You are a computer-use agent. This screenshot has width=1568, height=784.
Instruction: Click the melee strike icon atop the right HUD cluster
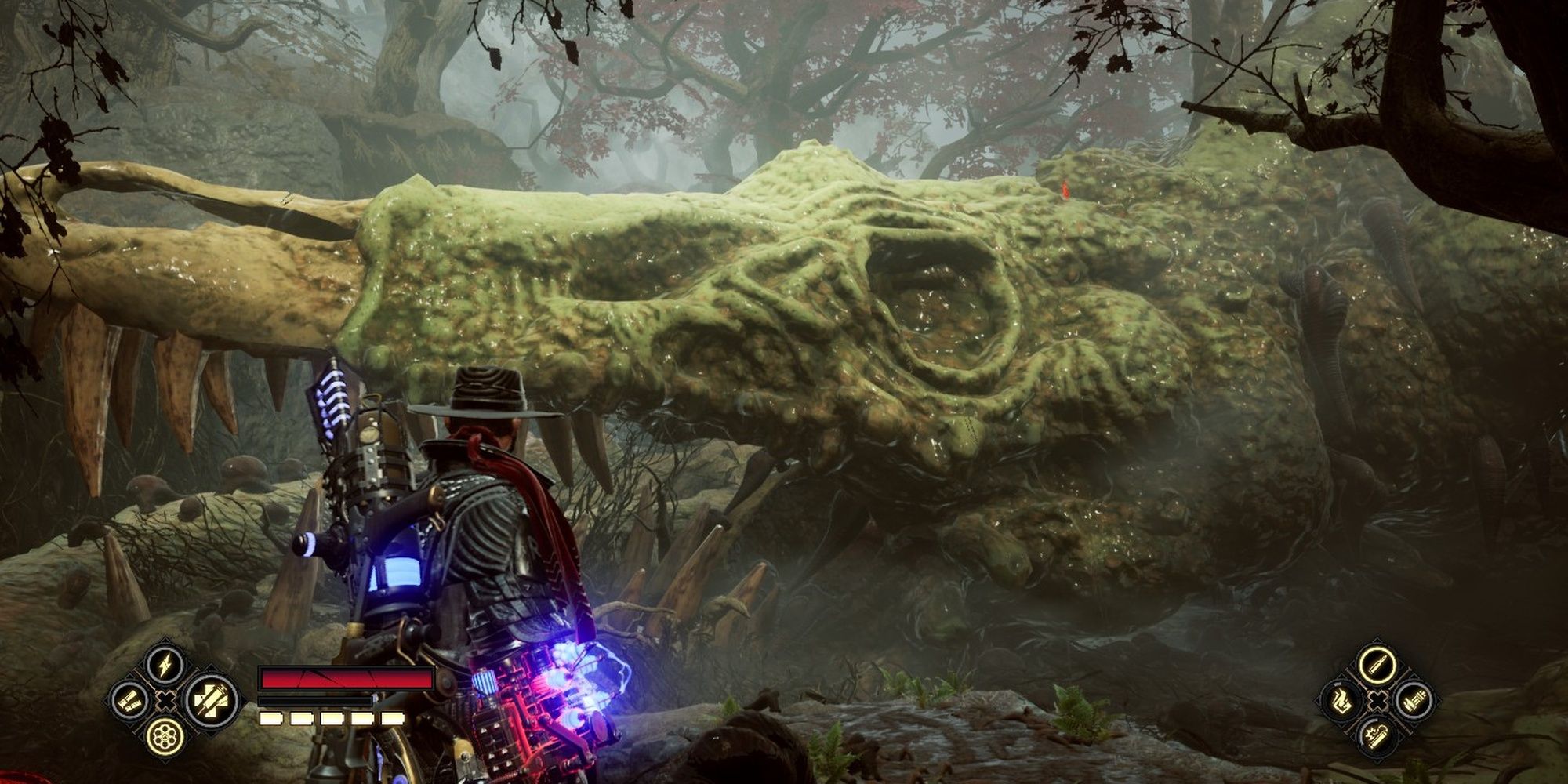[1377, 665]
